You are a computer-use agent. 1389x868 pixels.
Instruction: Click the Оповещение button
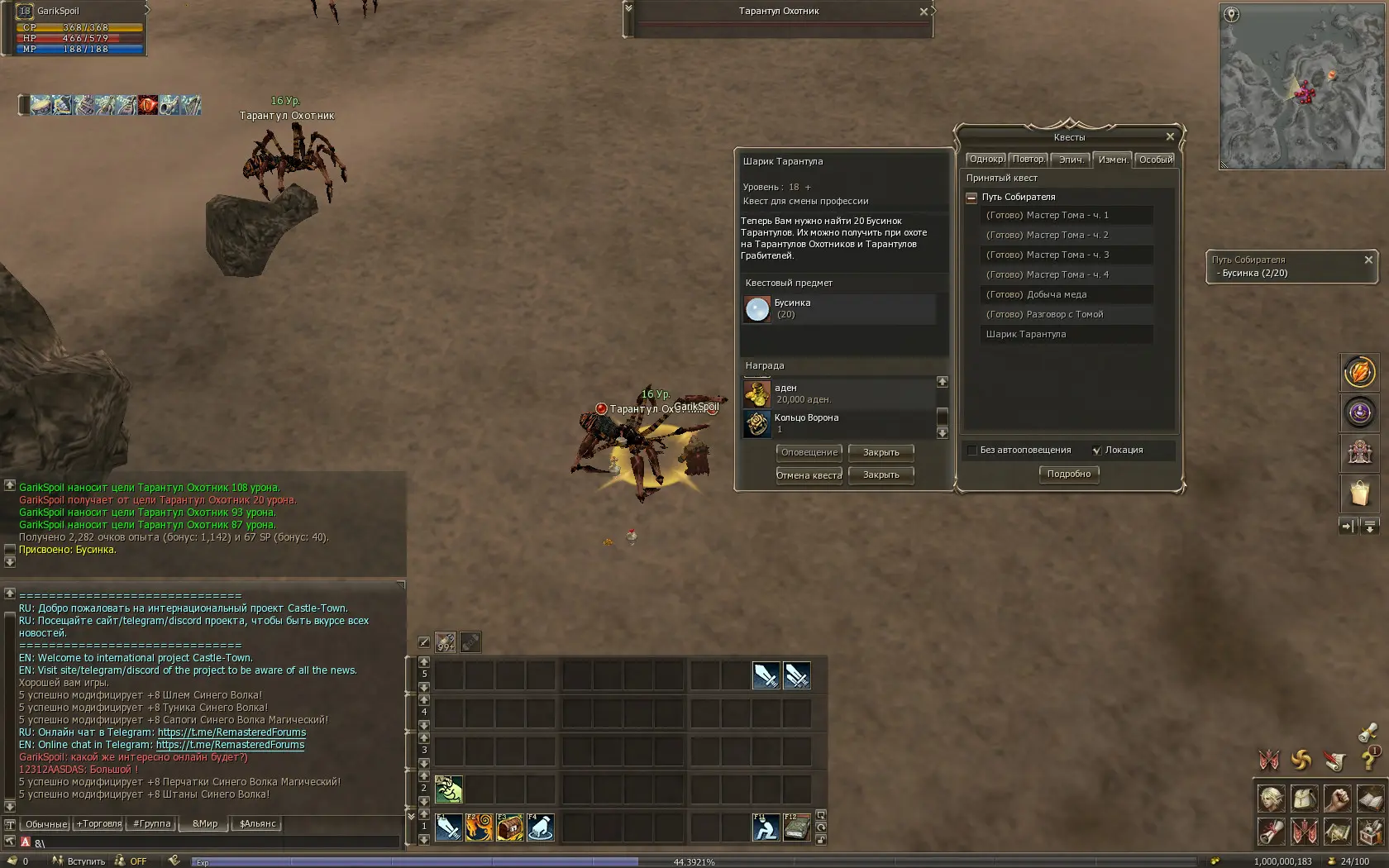tap(809, 452)
